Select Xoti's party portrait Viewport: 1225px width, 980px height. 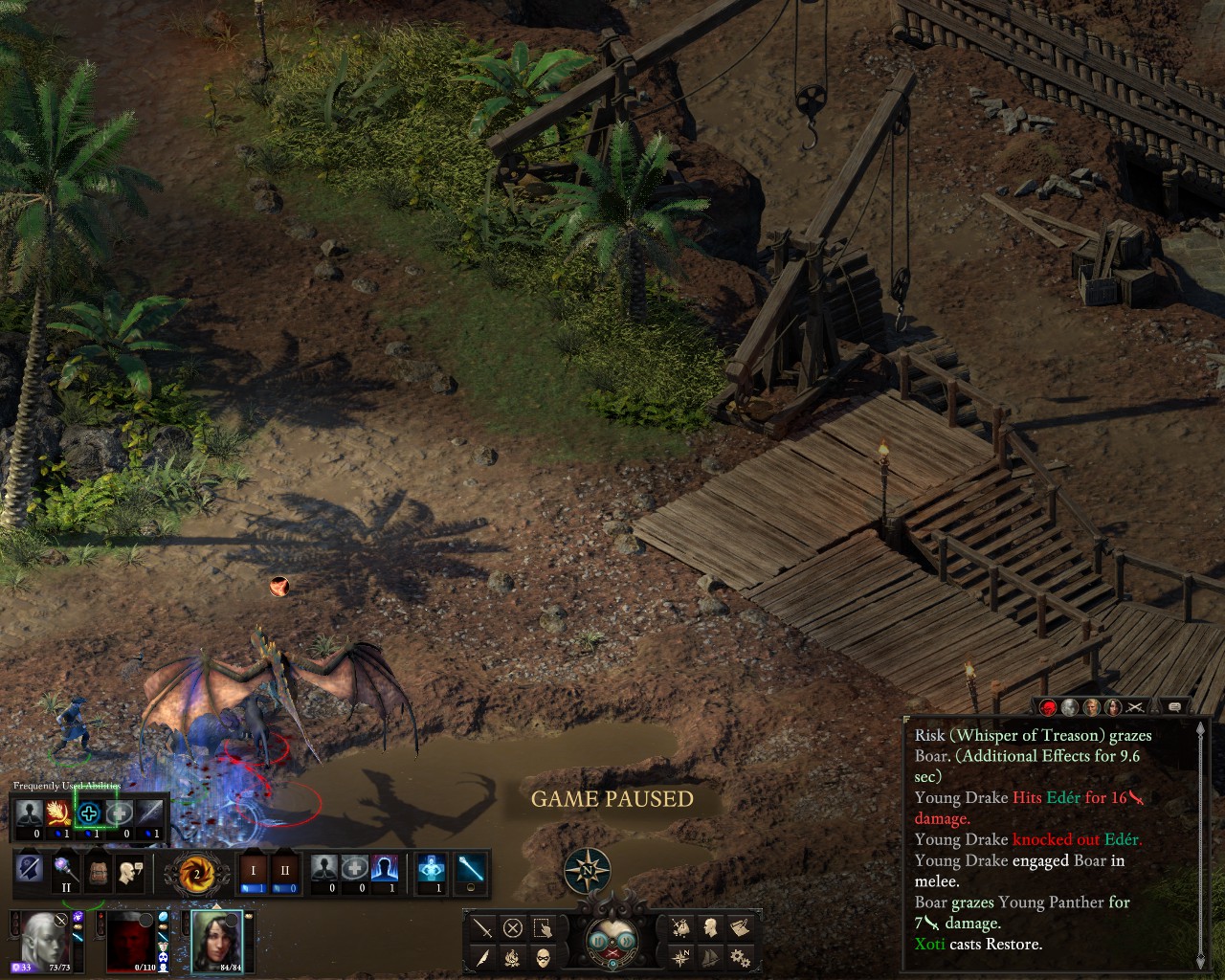tap(217, 940)
